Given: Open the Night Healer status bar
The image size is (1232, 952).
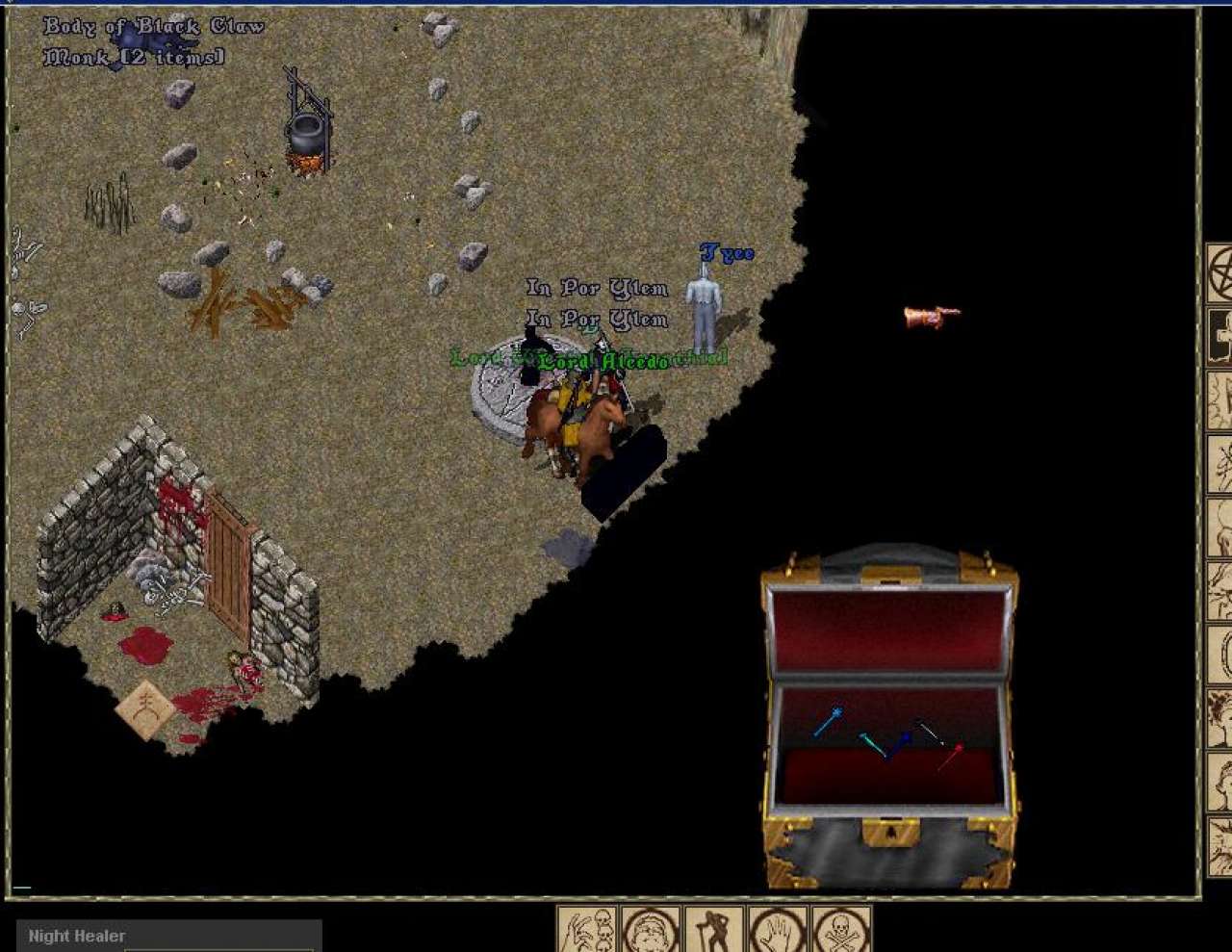Looking at the screenshot, I should [x=168, y=936].
